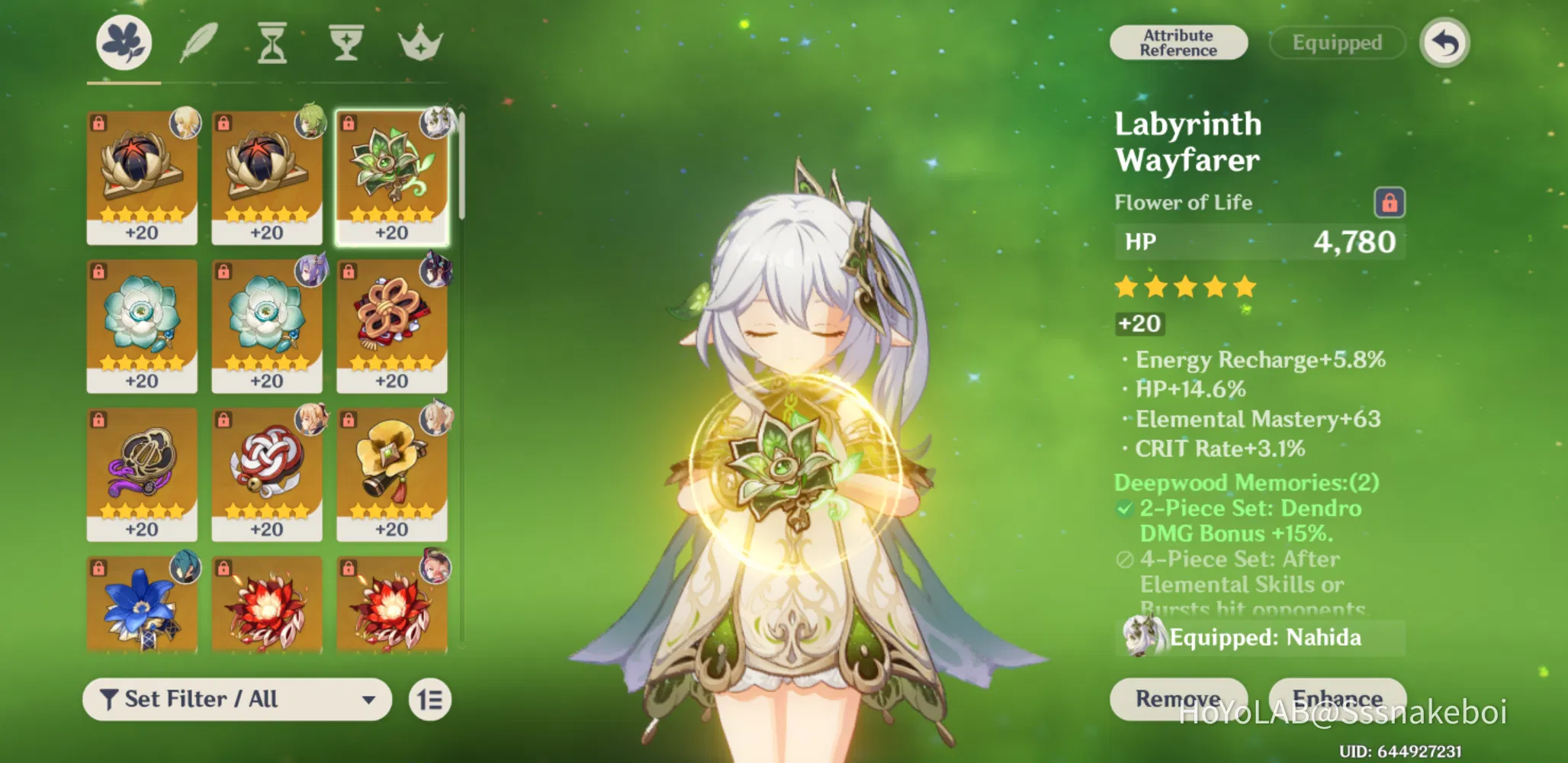1568x763 pixels.
Task: Open the Plume of Death artifact category
Action: pos(197,43)
